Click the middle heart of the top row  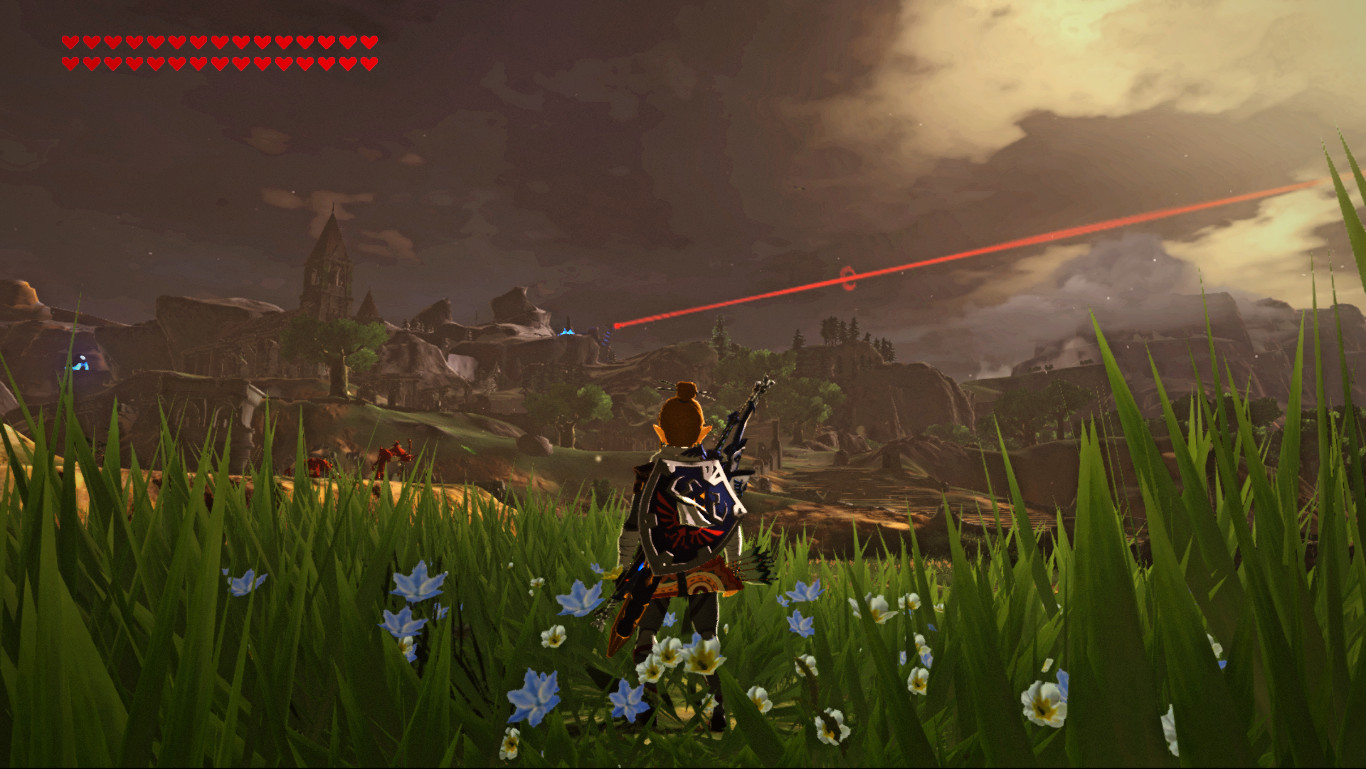[220, 44]
